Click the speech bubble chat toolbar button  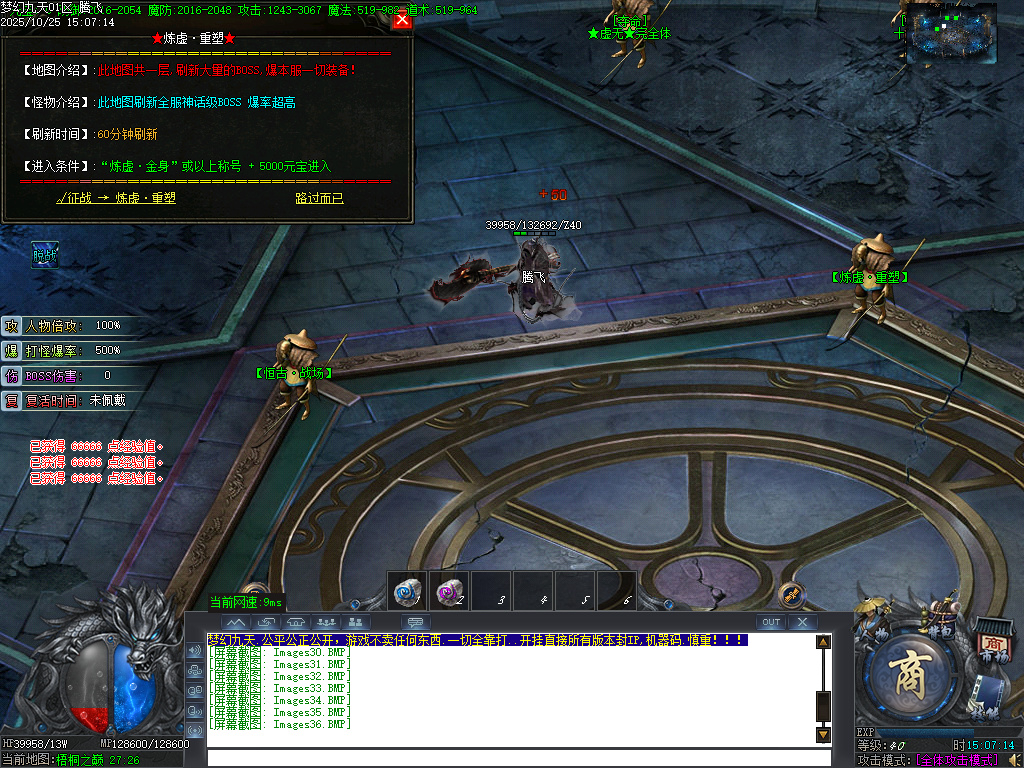[x=415, y=622]
